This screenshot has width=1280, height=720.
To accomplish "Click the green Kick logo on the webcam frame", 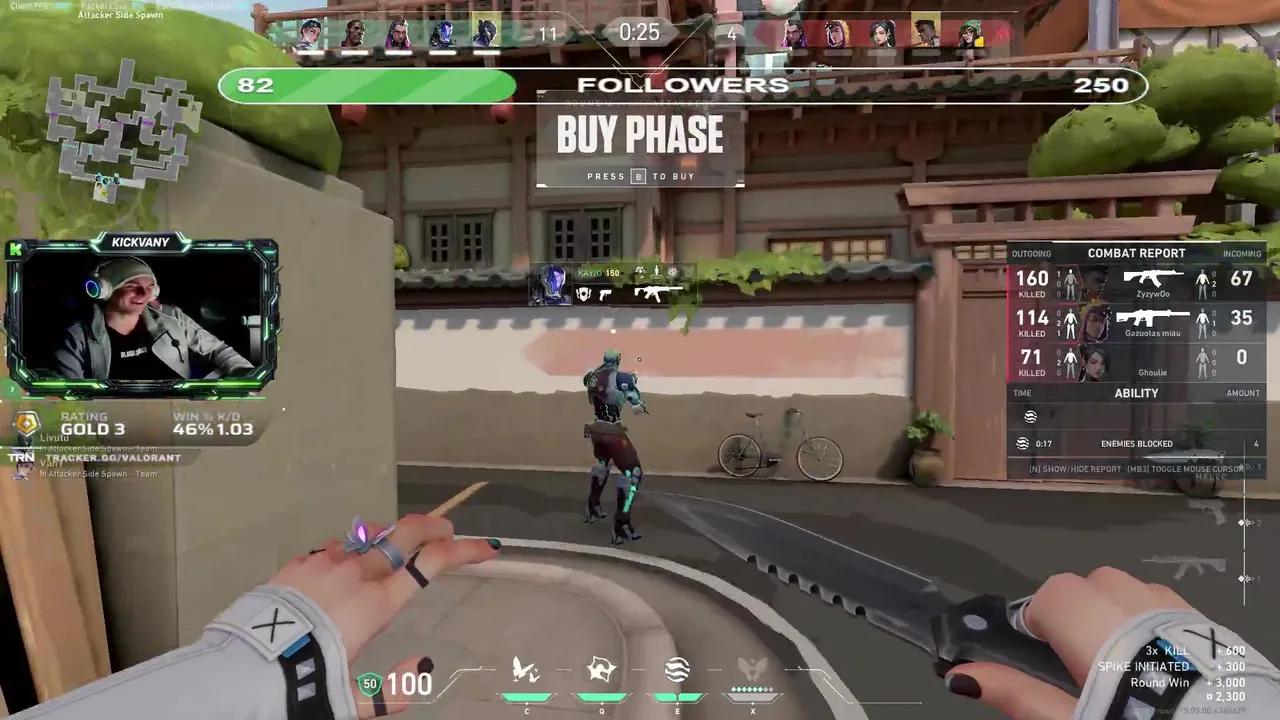I will (14, 250).
